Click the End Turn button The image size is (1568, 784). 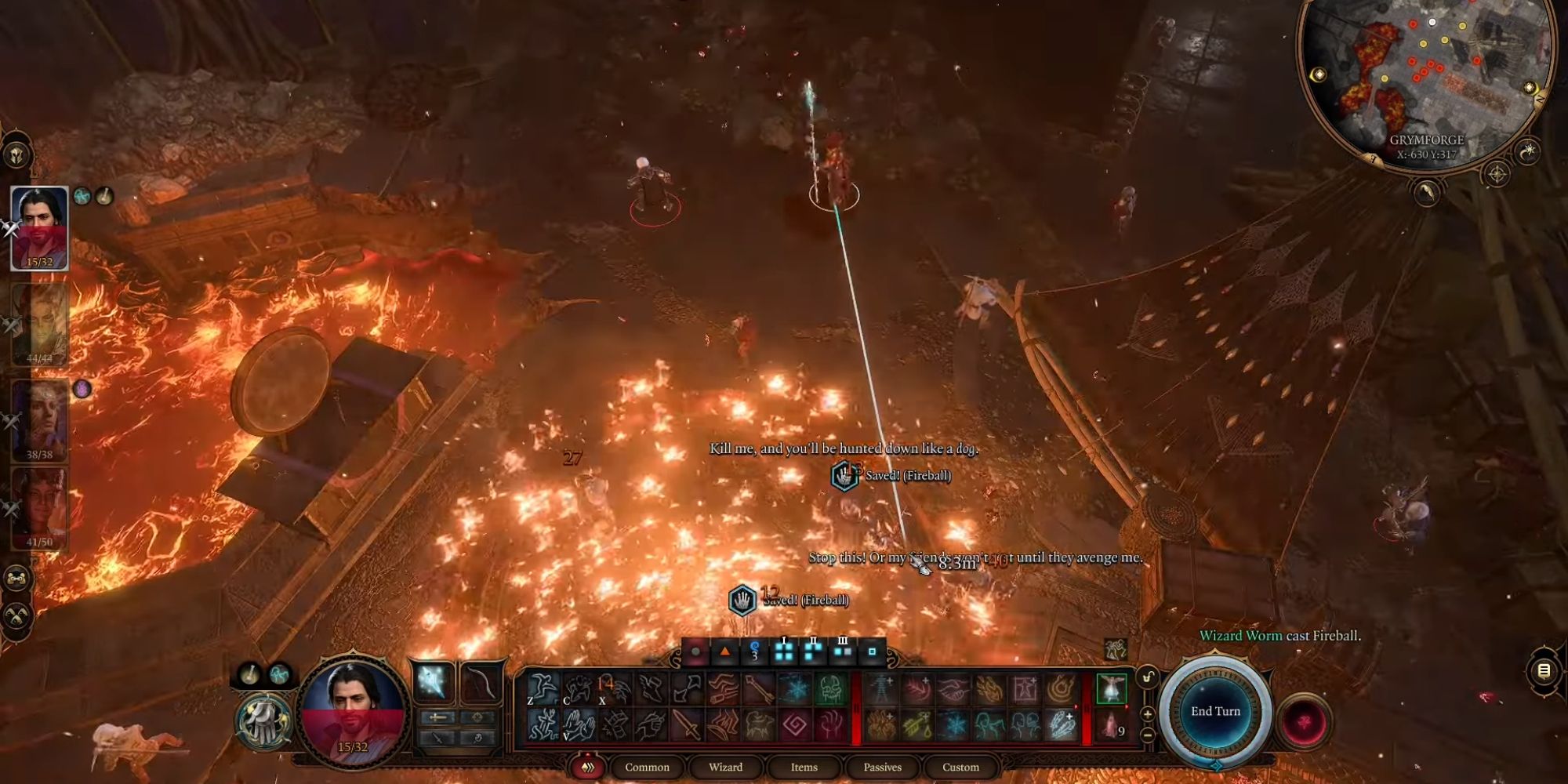1215,710
